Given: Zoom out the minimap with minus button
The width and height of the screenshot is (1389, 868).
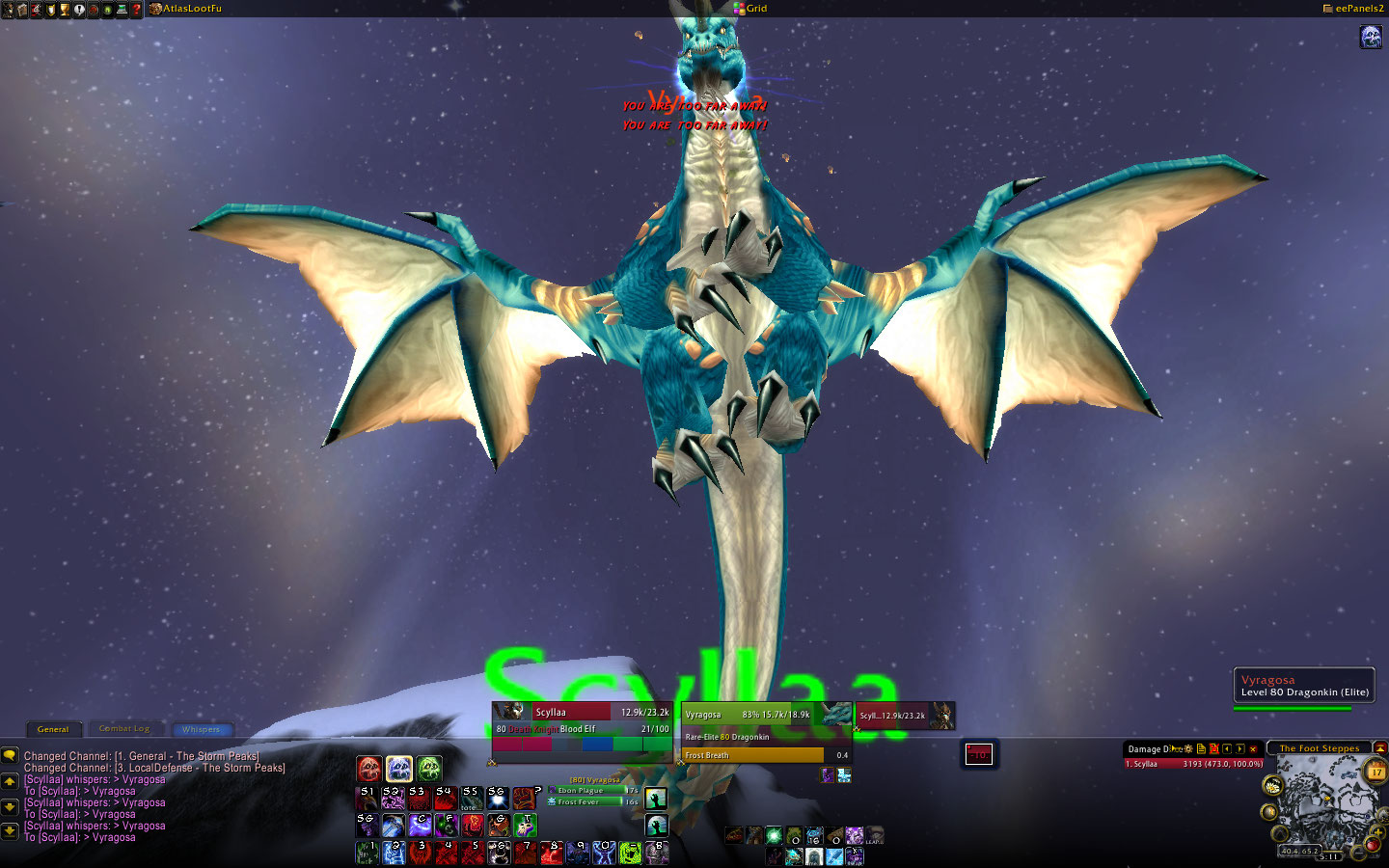Looking at the screenshot, I should 1359,852.
